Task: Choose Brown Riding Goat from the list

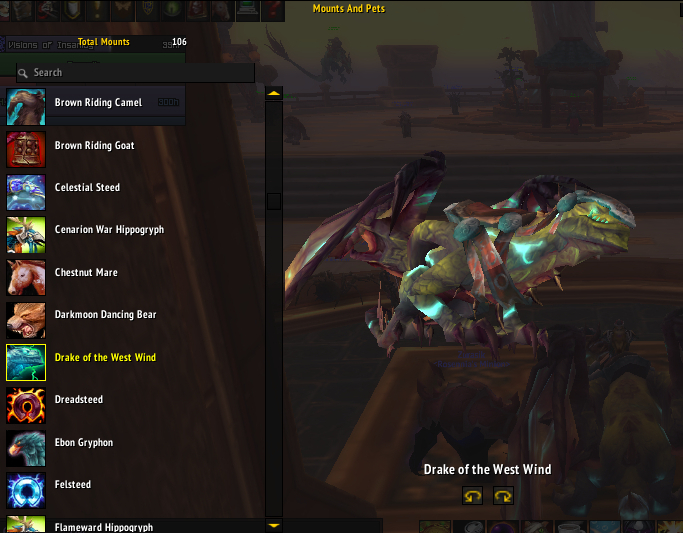Action: (x=94, y=146)
